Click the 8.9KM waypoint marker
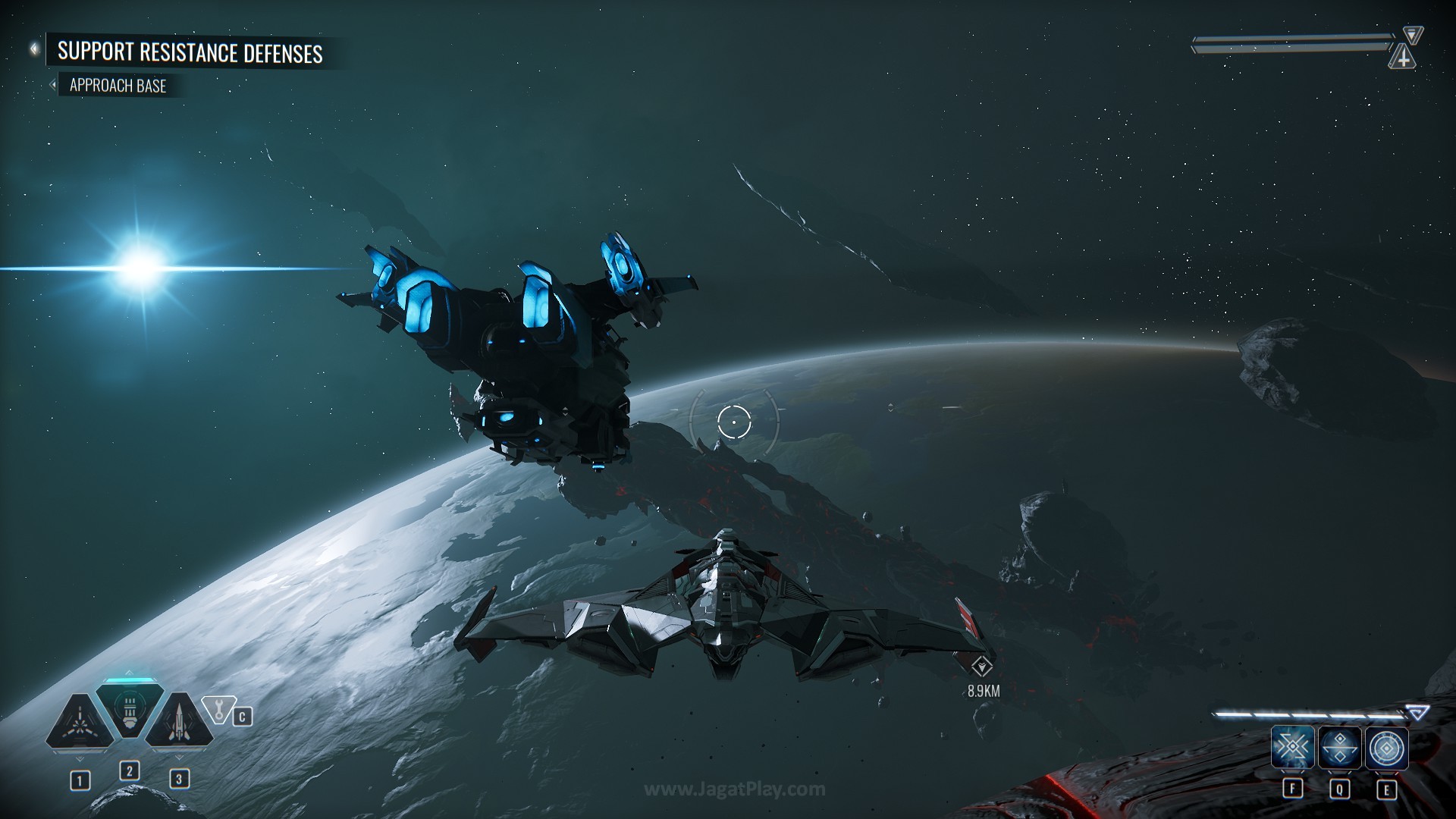 [x=983, y=667]
